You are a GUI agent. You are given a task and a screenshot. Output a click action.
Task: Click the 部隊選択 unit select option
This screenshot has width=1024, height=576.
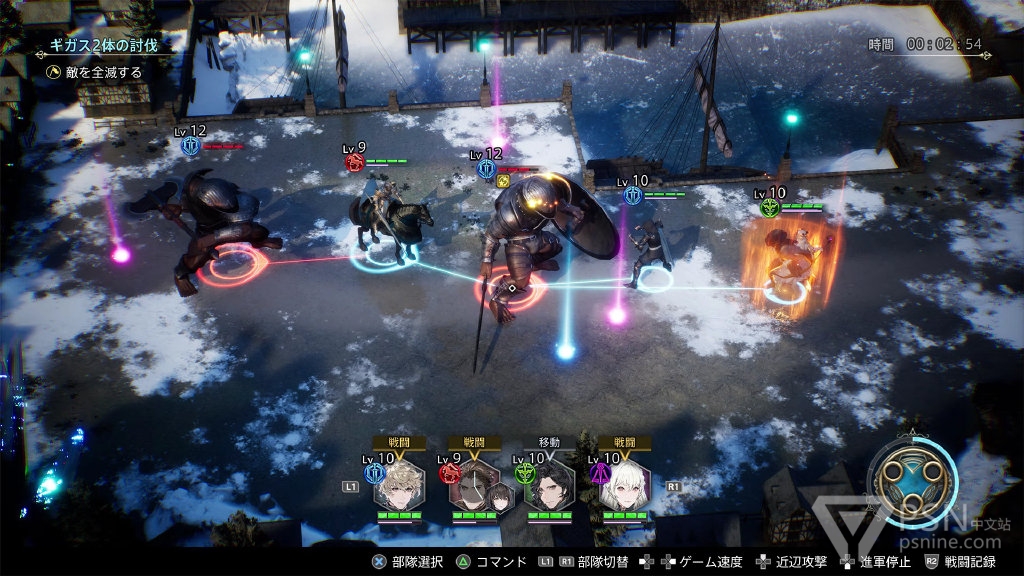412,562
